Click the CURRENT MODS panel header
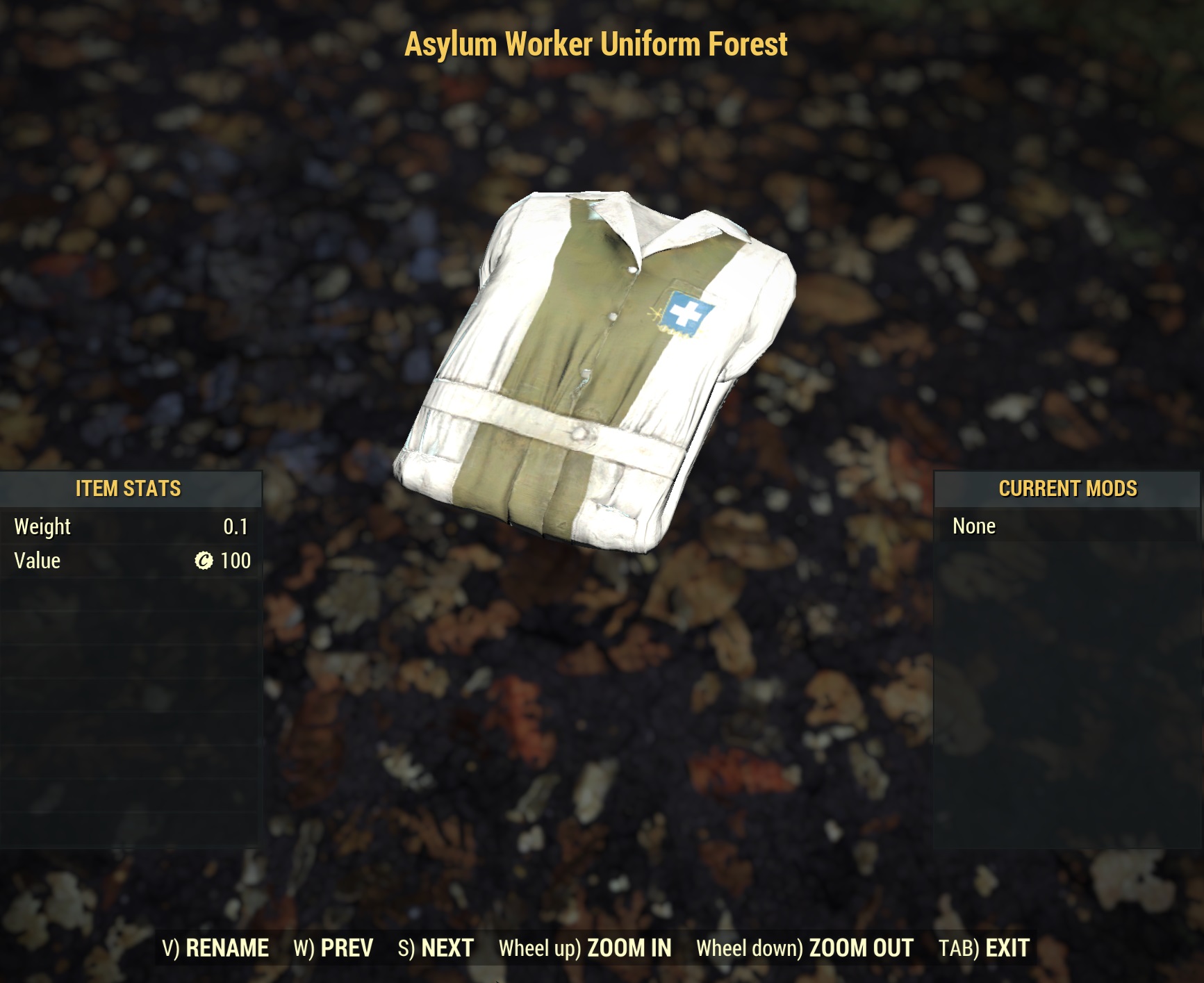Screen dimensions: 1204x983 pos(1068,489)
